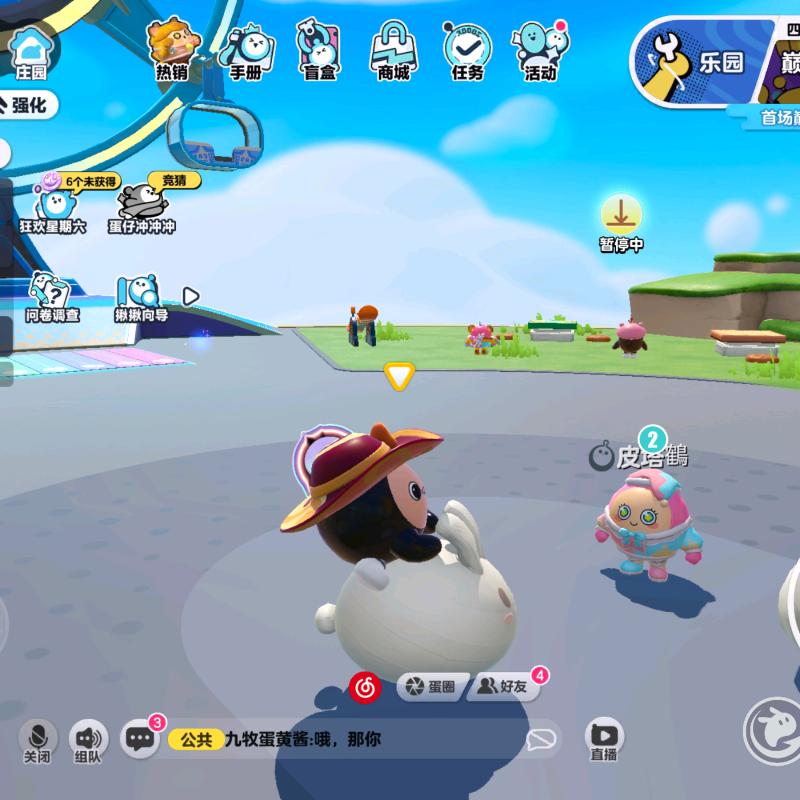
Task: Open the 揪揪向导 guide
Action: pyautogui.click(x=140, y=297)
